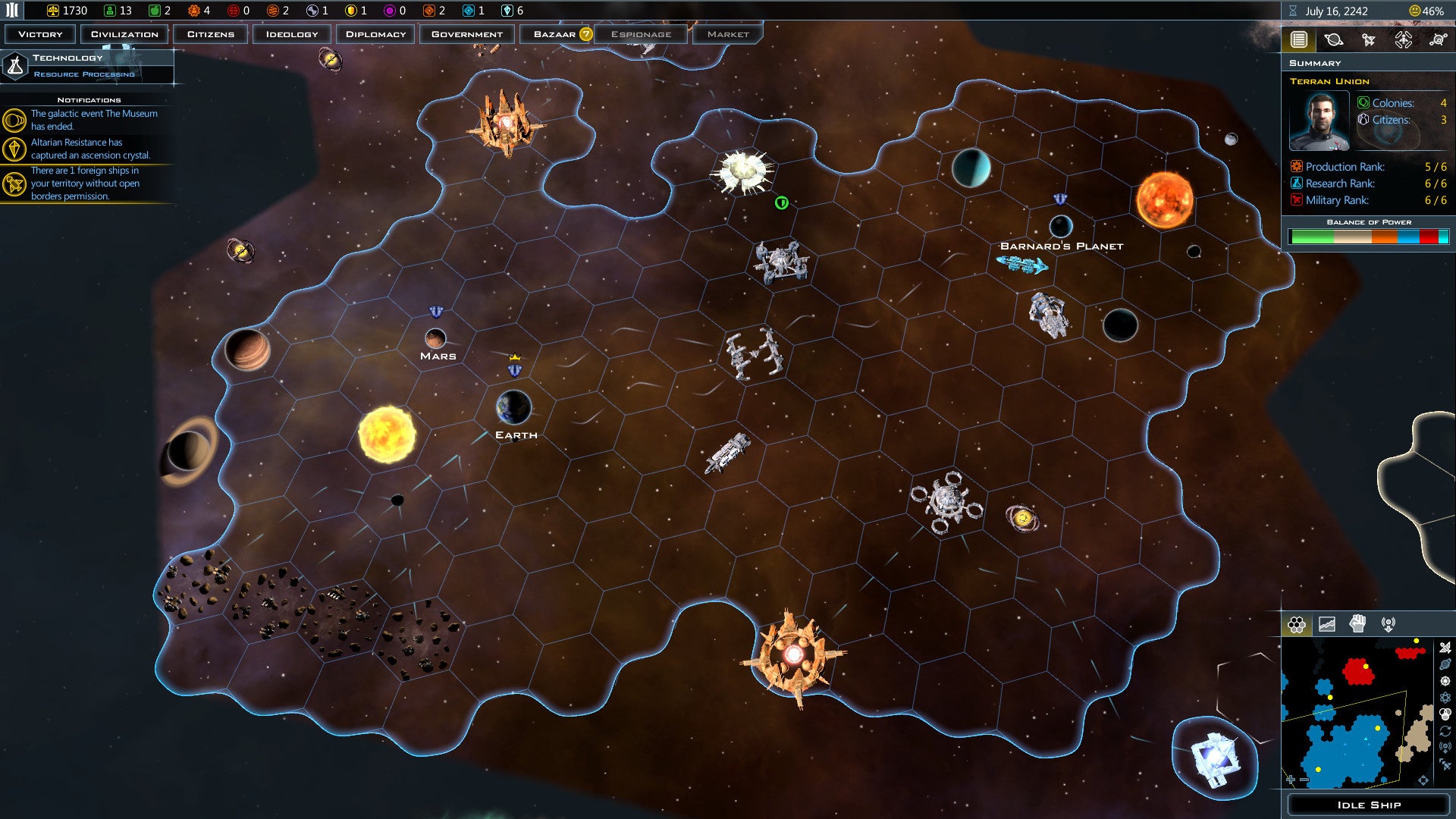Show the minimap graph view tab
1456x819 pixels.
[x=1327, y=624]
